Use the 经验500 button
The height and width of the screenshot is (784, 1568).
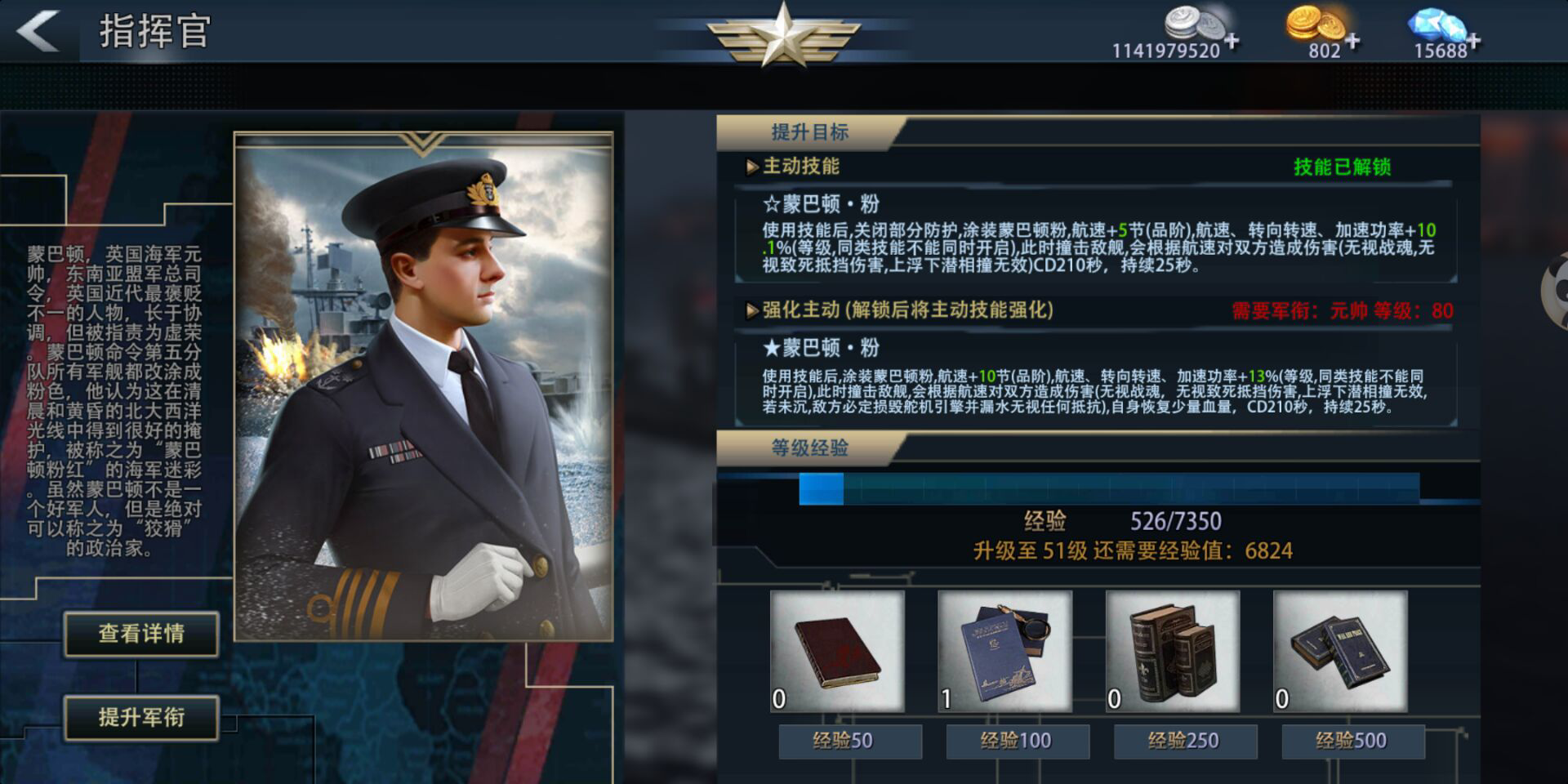tap(1352, 741)
